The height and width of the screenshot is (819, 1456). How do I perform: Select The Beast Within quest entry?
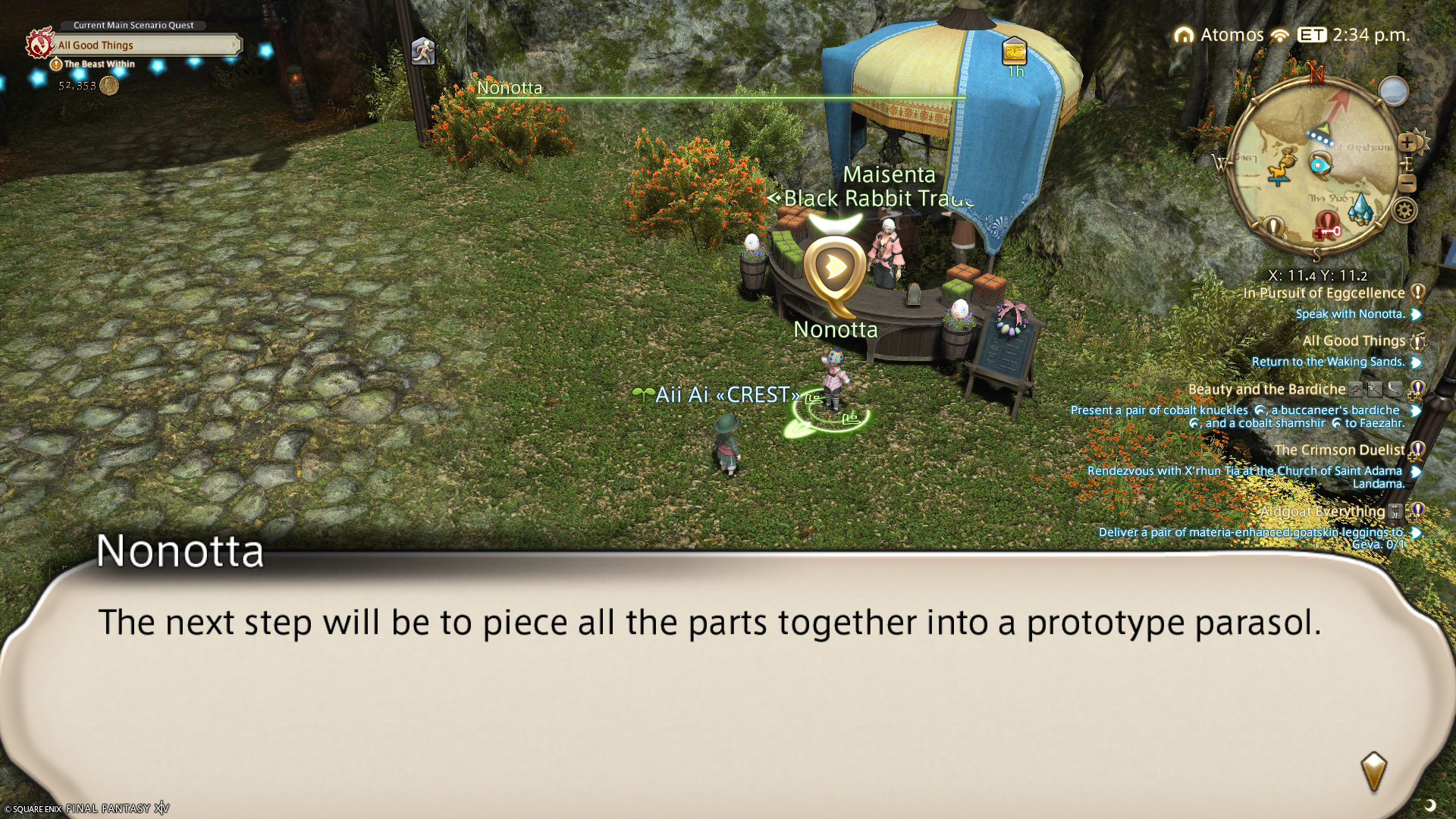point(99,64)
